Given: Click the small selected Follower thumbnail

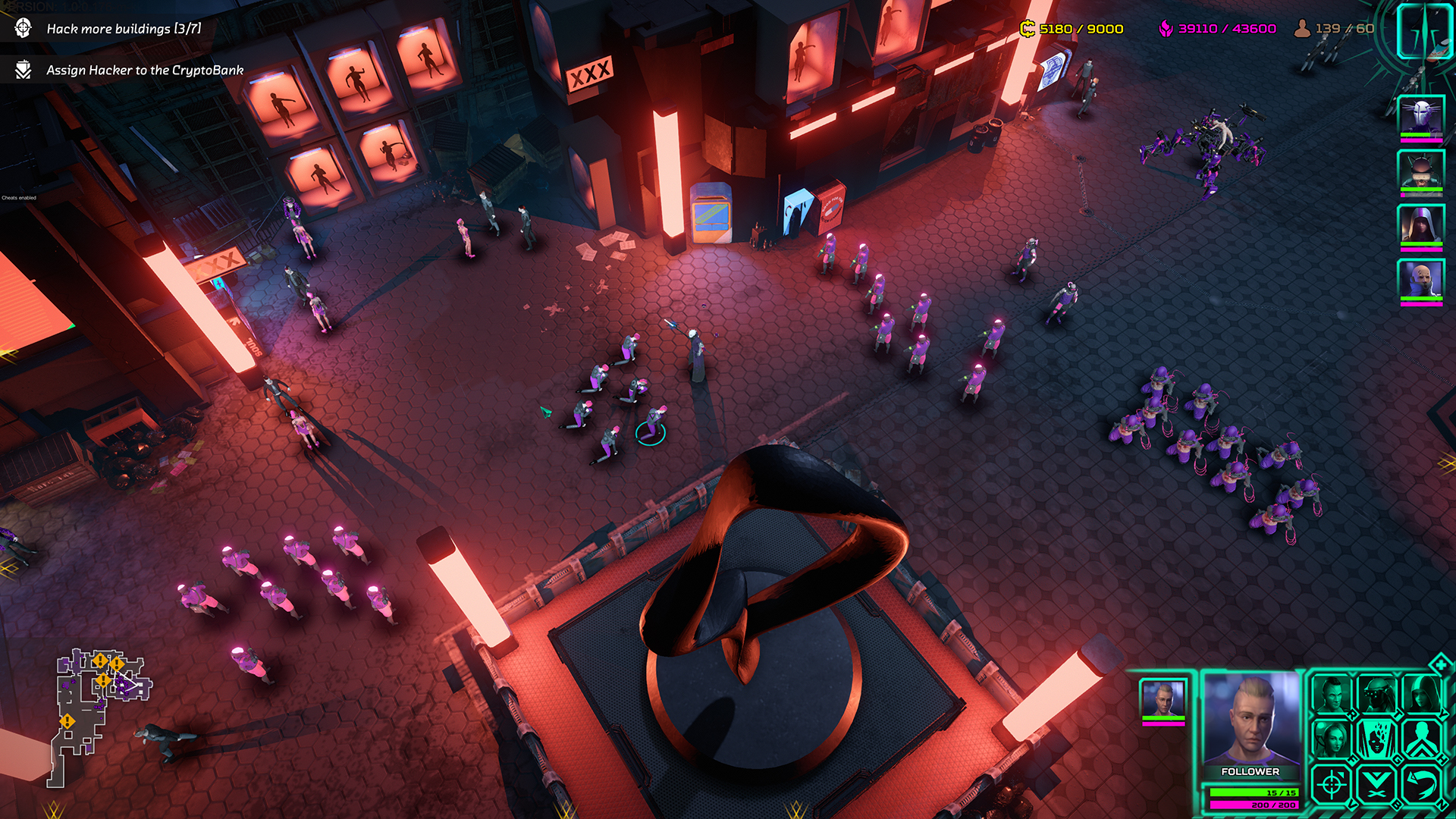Looking at the screenshot, I should coord(1163,698).
